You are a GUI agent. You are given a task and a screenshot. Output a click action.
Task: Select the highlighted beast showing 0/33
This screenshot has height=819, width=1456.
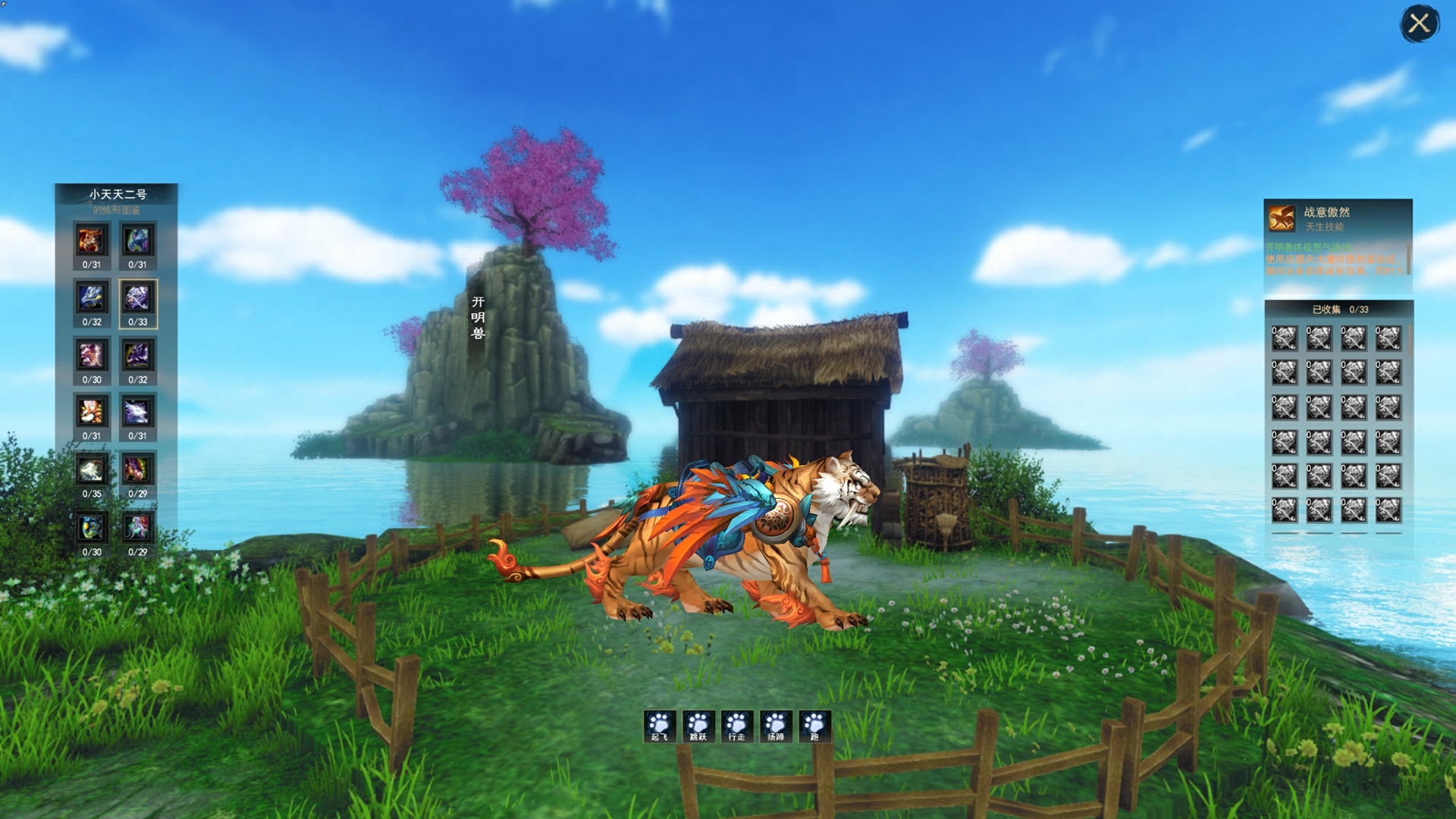[x=137, y=299]
